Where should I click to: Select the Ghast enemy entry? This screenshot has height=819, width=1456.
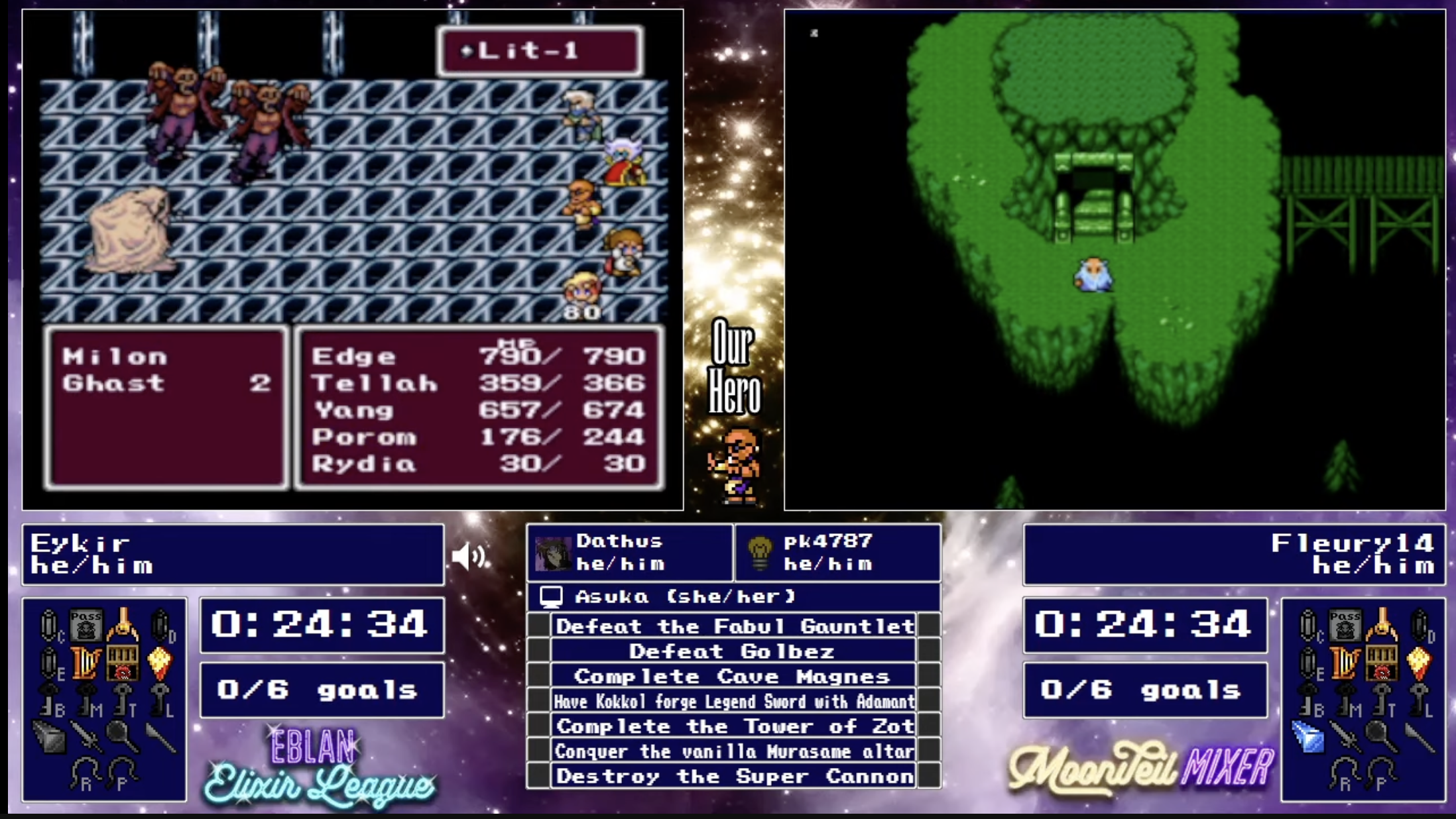(113, 383)
